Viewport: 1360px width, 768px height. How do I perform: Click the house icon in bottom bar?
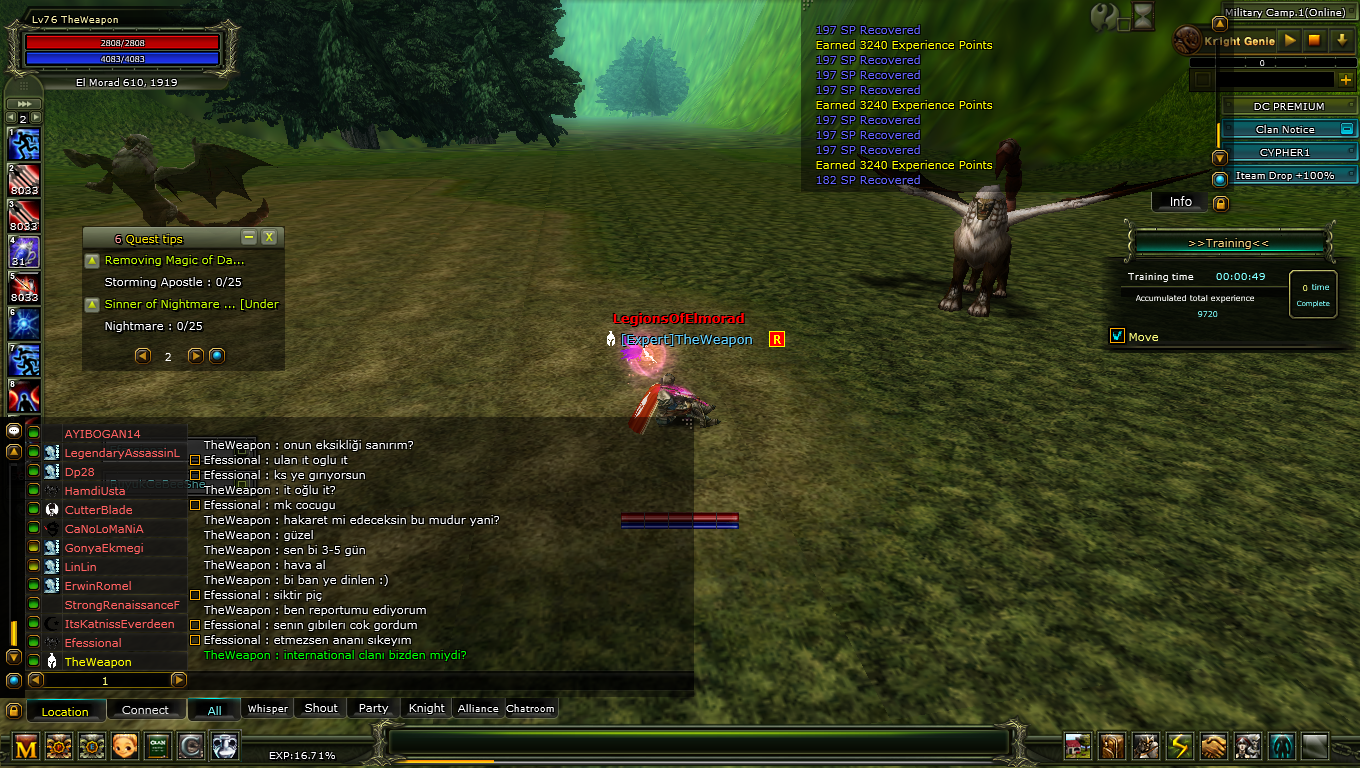pos(1077,746)
